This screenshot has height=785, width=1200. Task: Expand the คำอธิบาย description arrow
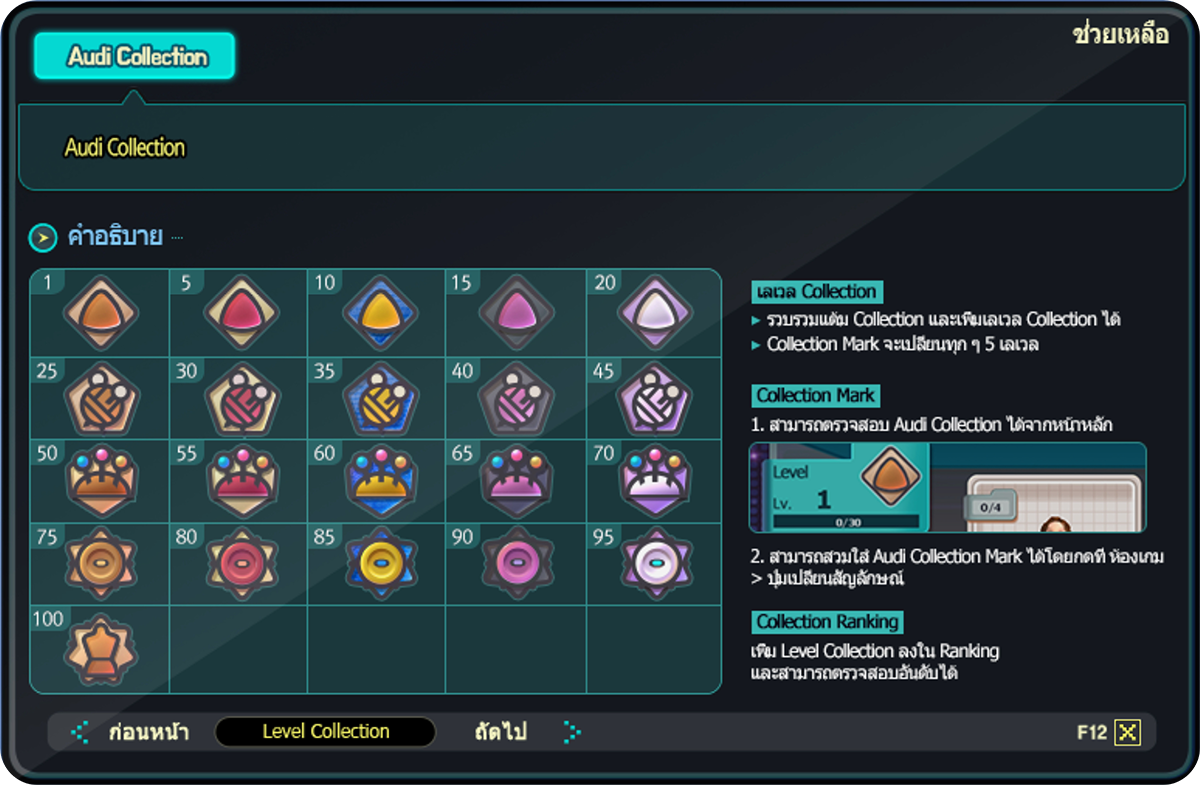[42, 238]
